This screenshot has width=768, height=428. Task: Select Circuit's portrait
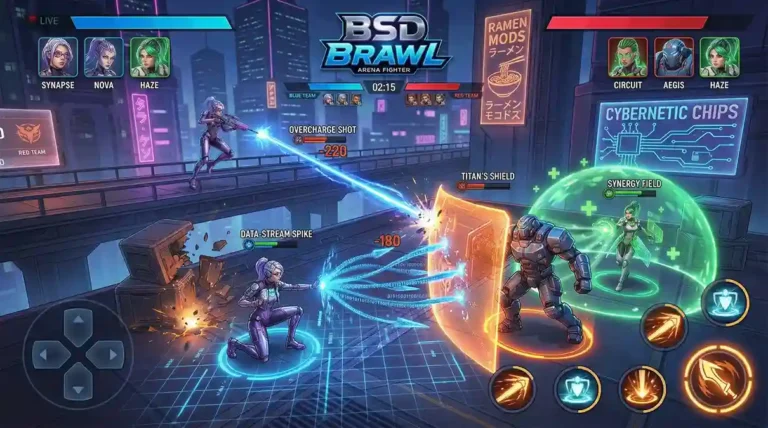(x=628, y=56)
